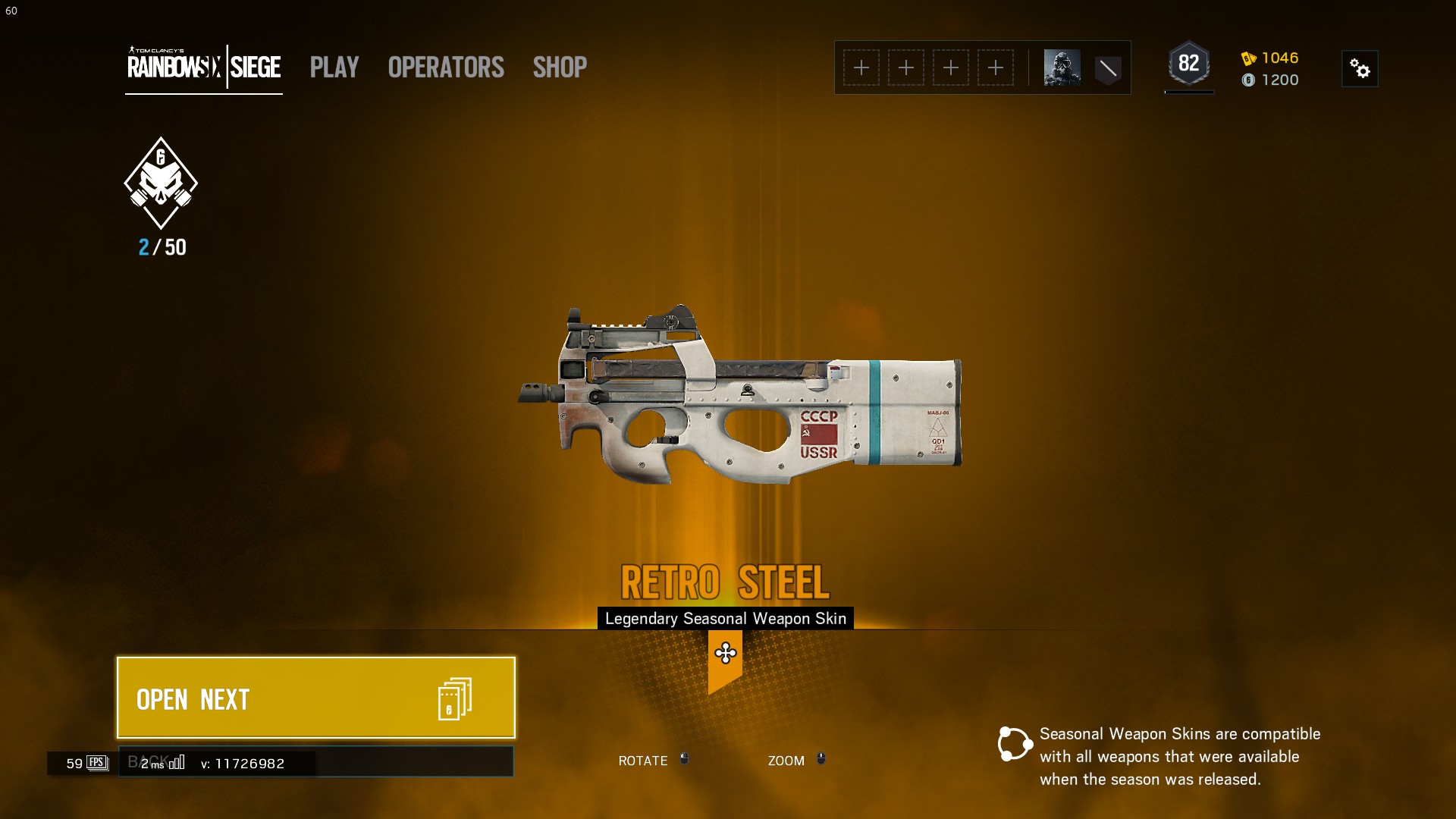
Task: Switch to the OPERATORS tab
Action: pyautogui.click(x=445, y=67)
